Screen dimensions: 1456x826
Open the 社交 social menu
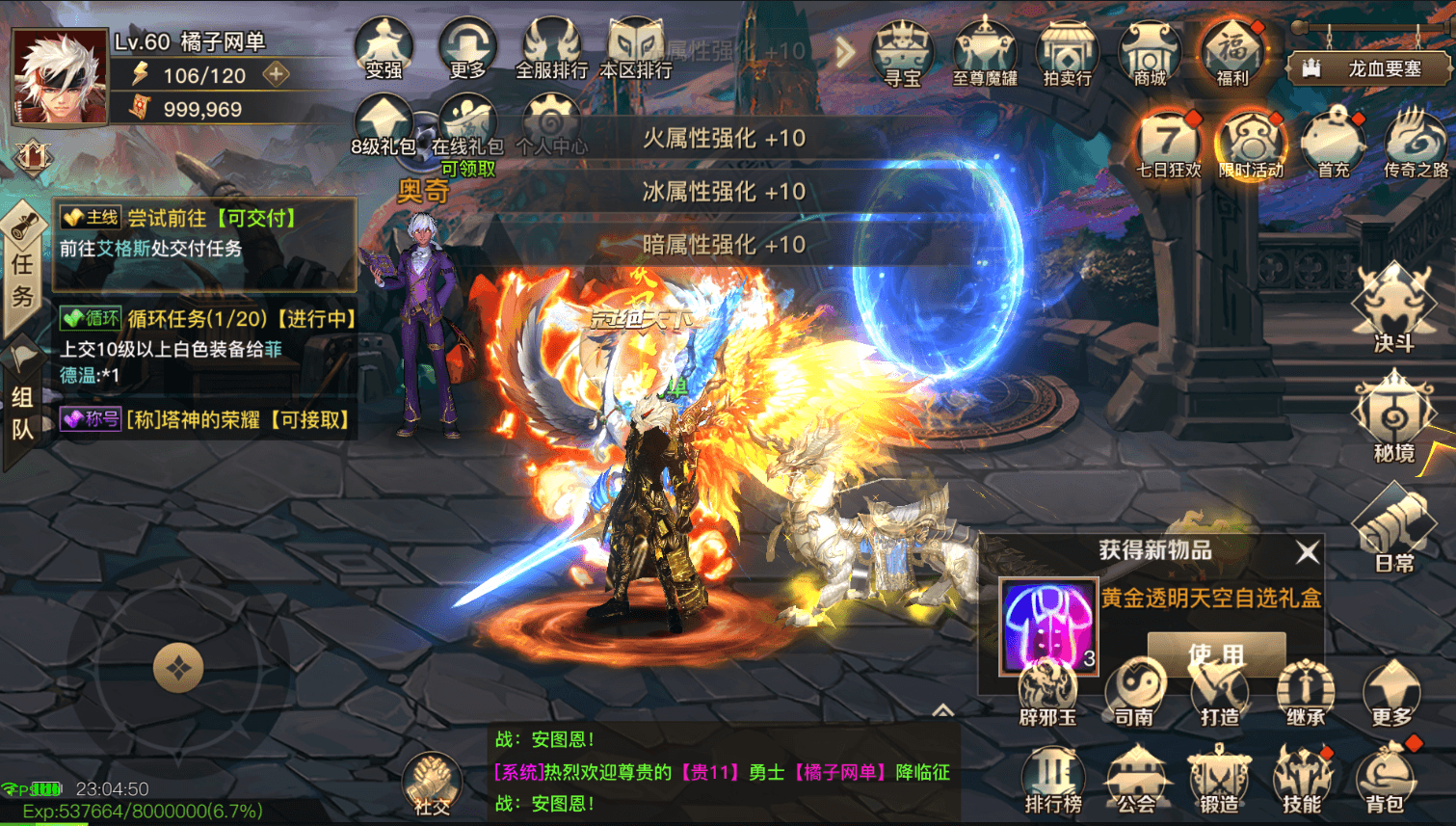[432, 785]
